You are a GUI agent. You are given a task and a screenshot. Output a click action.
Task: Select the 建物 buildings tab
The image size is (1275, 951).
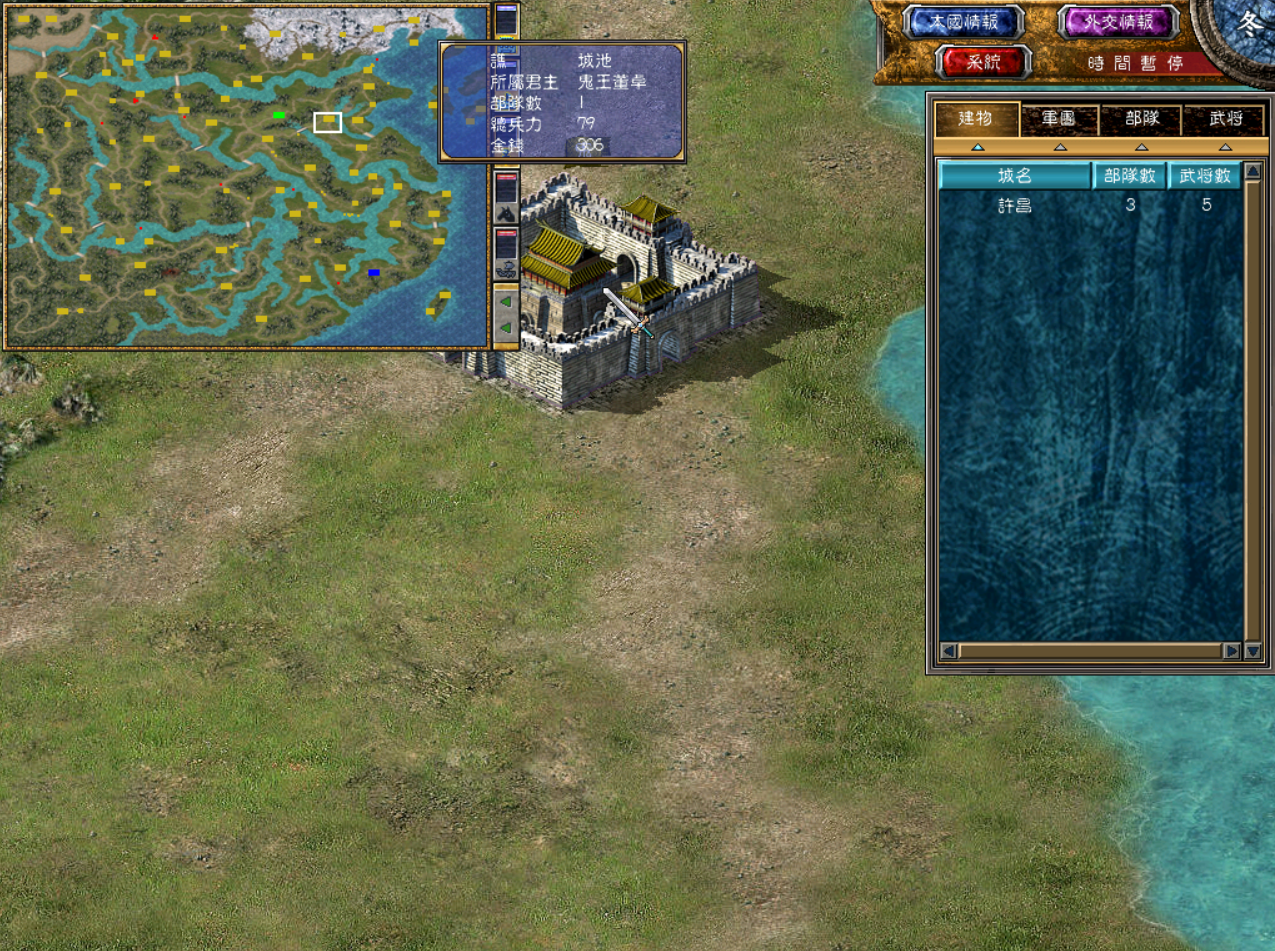(976, 120)
